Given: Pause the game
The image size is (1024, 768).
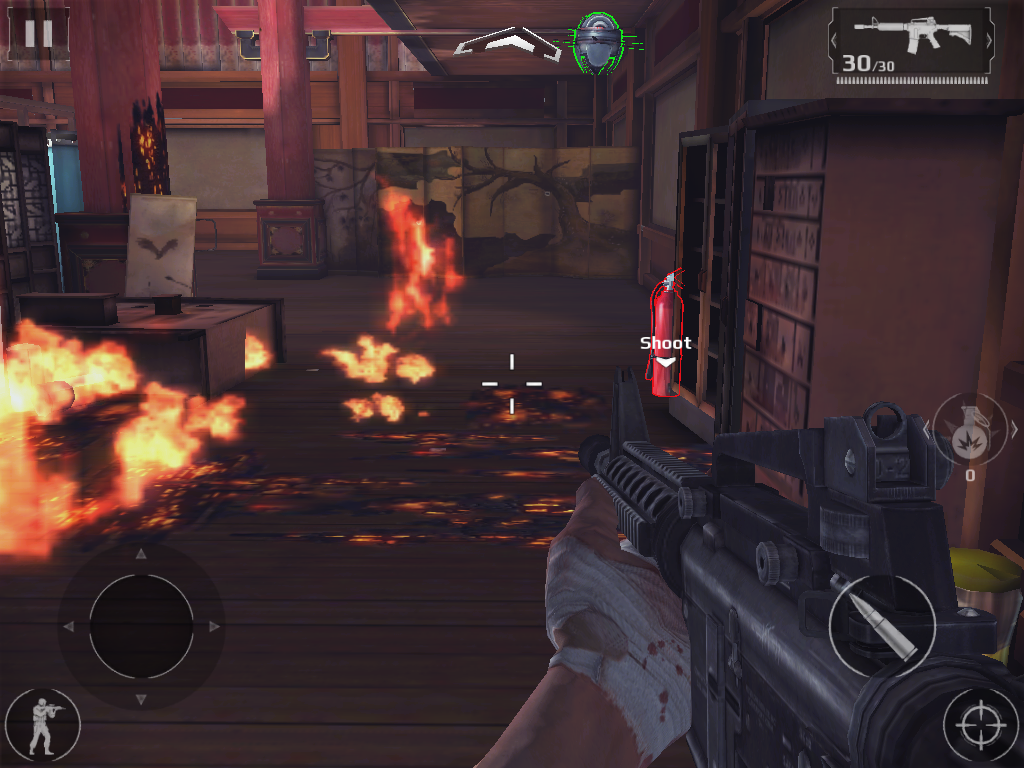Looking at the screenshot, I should pos(38,34).
